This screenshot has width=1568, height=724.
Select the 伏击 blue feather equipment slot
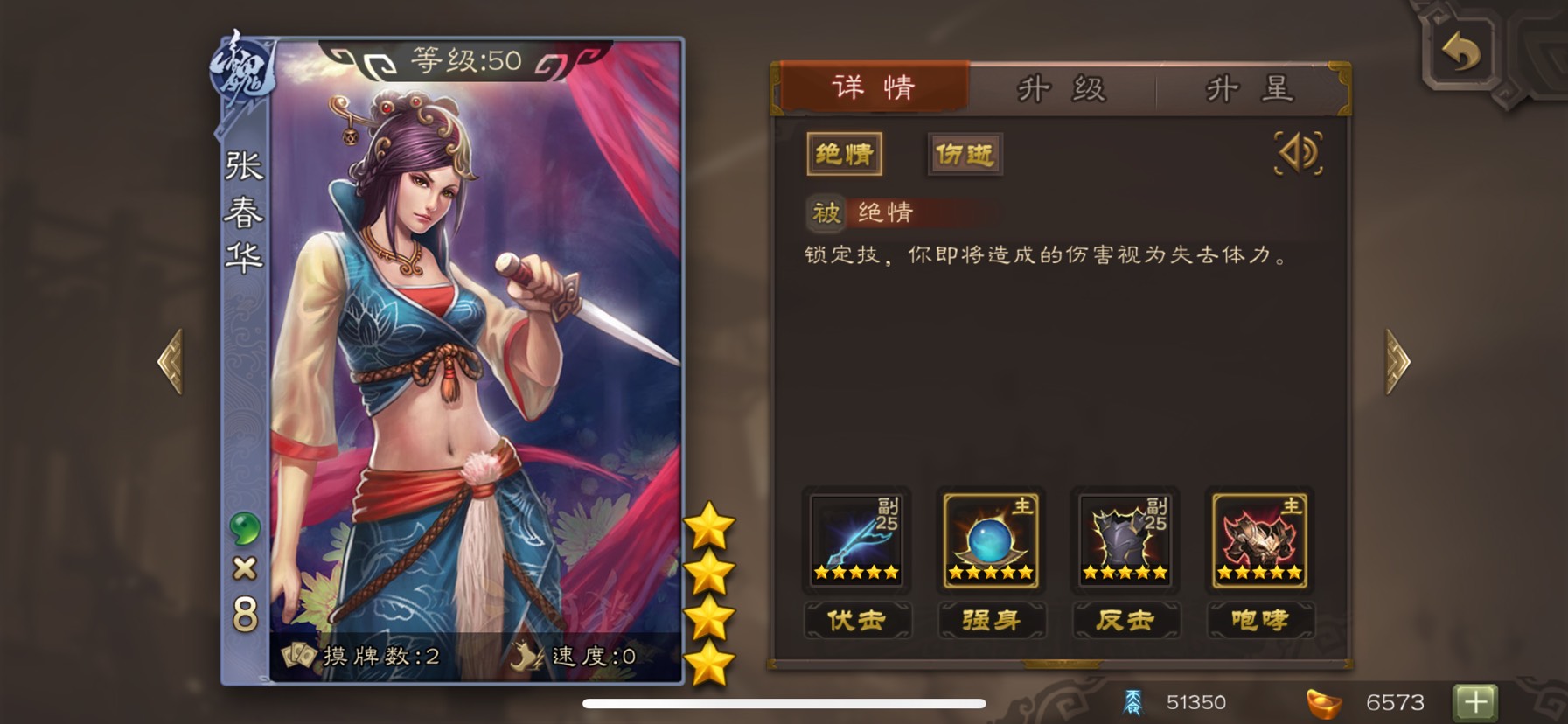tap(856, 540)
